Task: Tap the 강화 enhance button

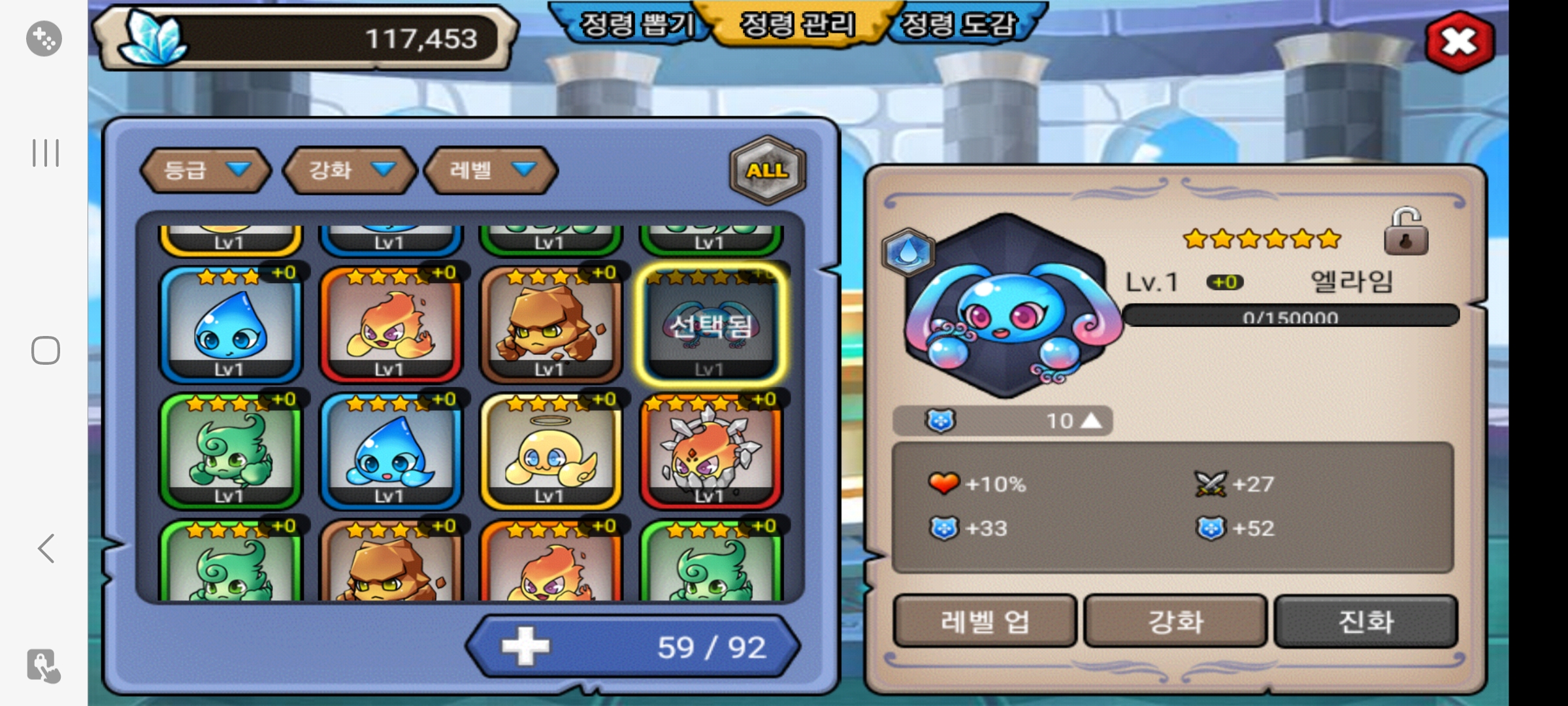Action: click(x=1175, y=621)
